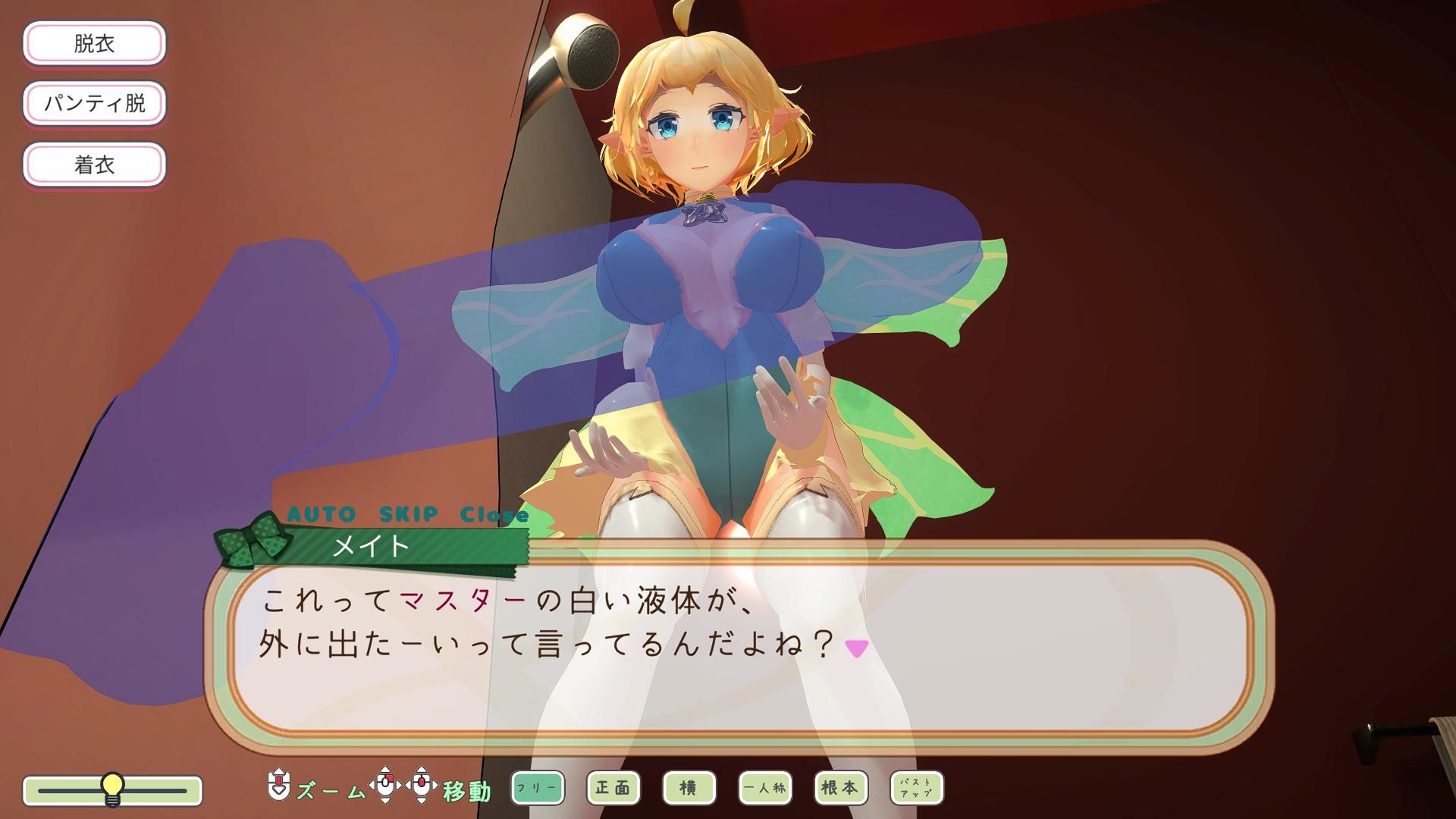Select the バストアップ camera view icon
This screenshot has width=1456, height=819.
[x=917, y=789]
